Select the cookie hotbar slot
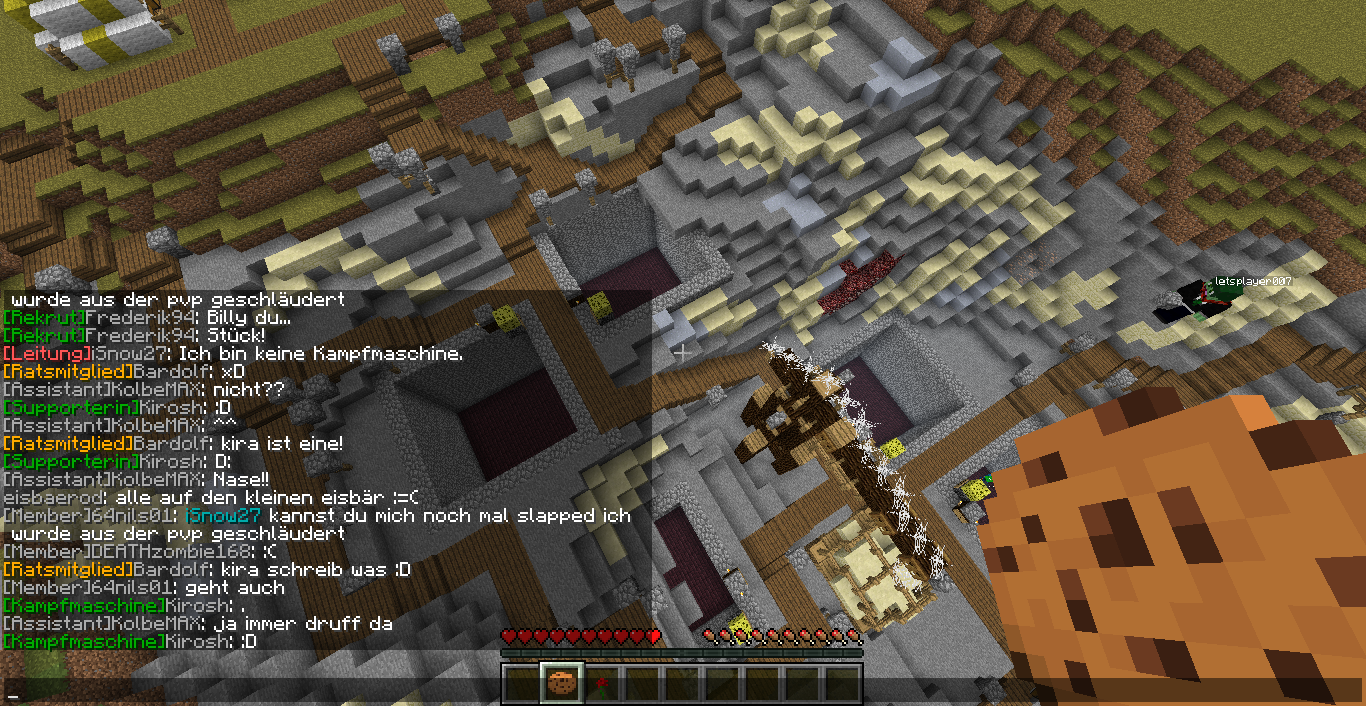 [x=563, y=685]
